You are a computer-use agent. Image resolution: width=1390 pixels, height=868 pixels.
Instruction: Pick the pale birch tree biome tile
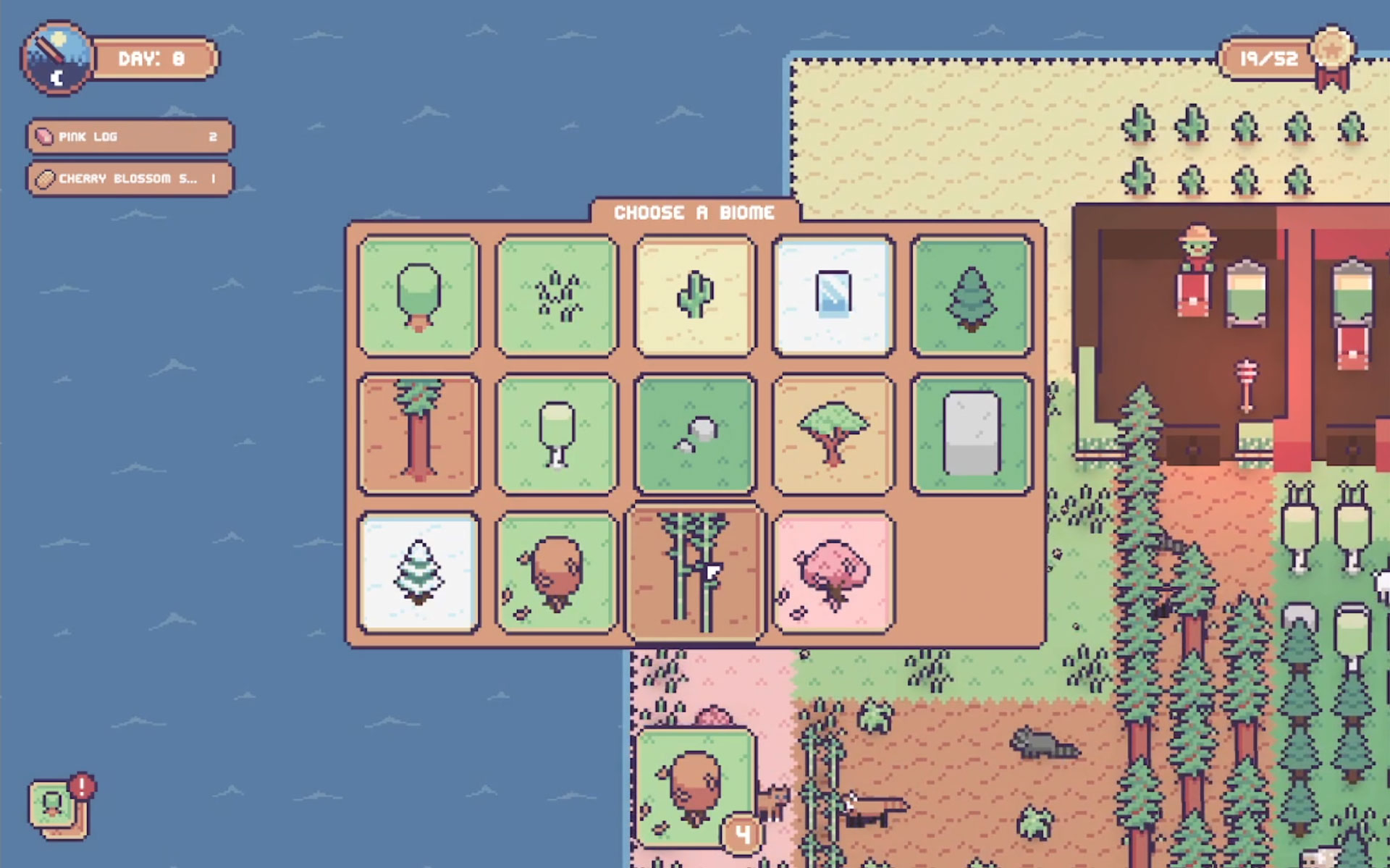tap(557, 434)
